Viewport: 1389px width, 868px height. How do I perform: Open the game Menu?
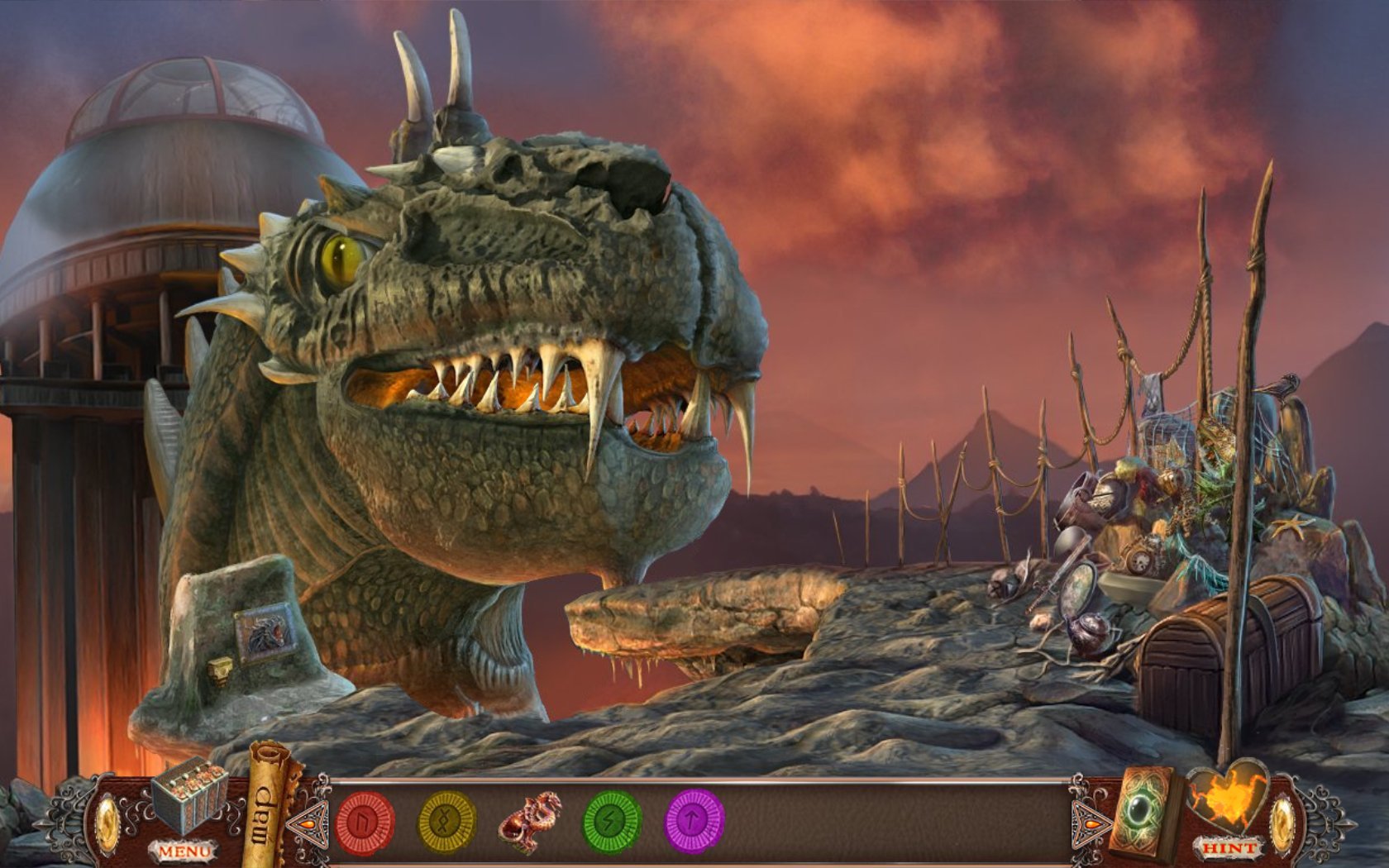tap(184, 850)
